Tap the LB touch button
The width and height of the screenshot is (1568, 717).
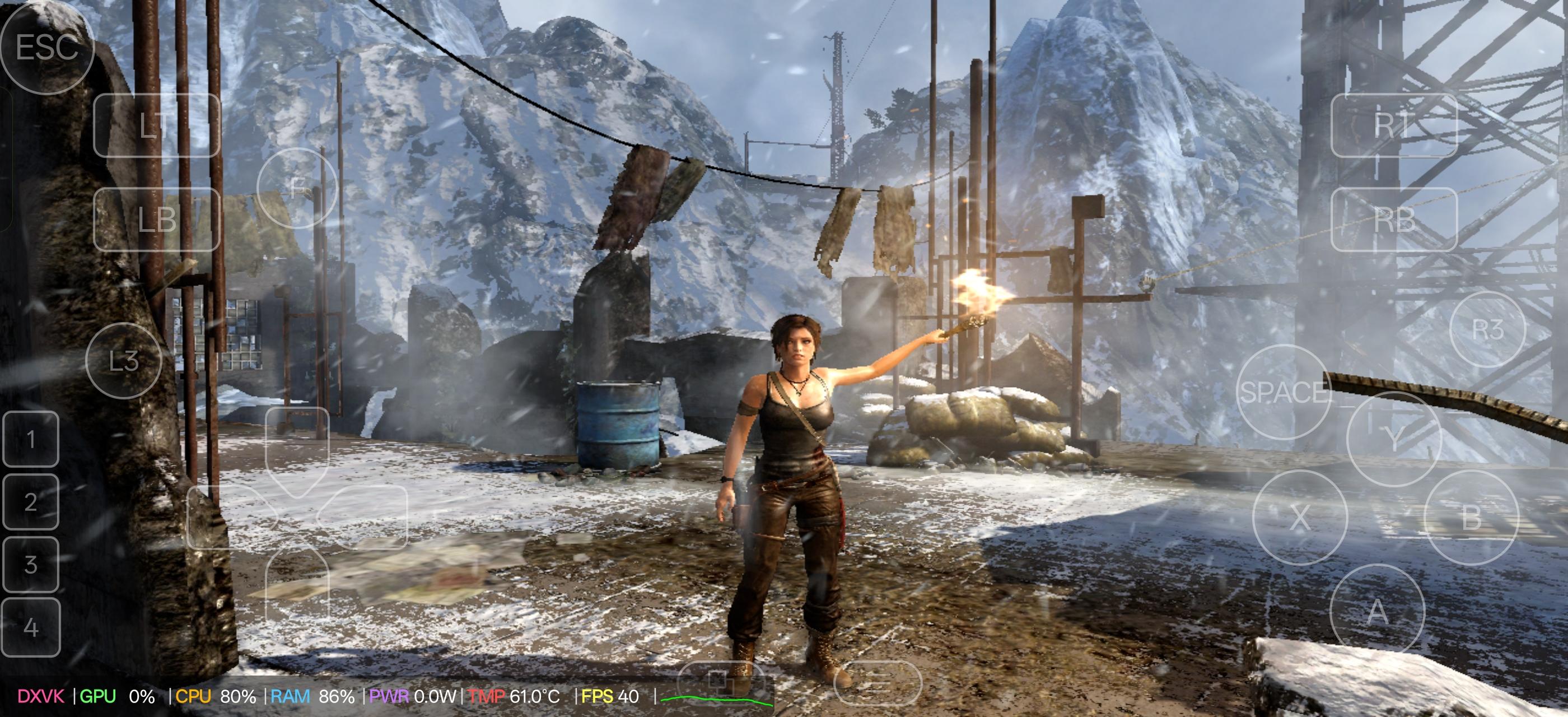(156, 220)
